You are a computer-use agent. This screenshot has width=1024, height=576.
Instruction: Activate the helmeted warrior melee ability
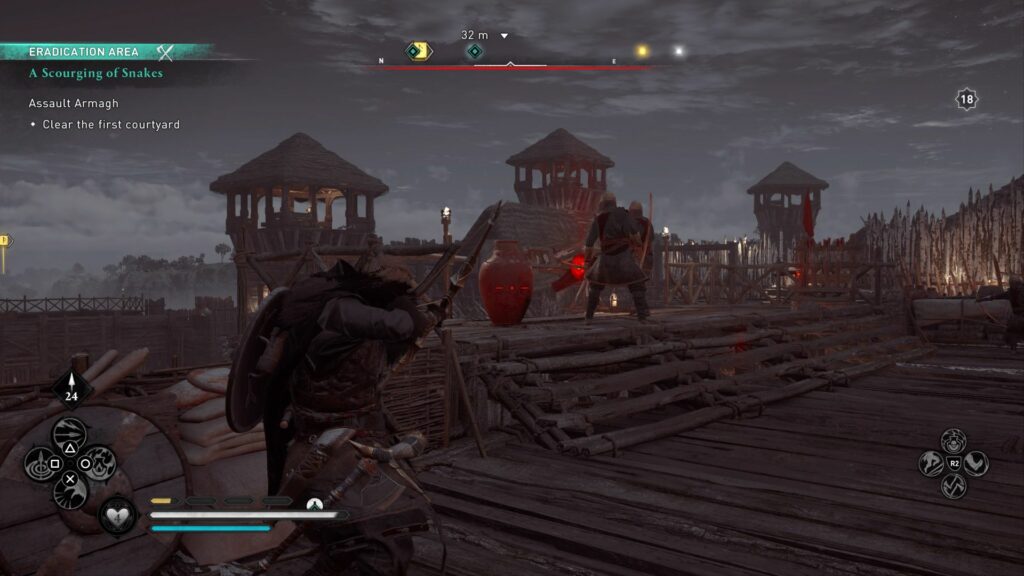point(953,439)
